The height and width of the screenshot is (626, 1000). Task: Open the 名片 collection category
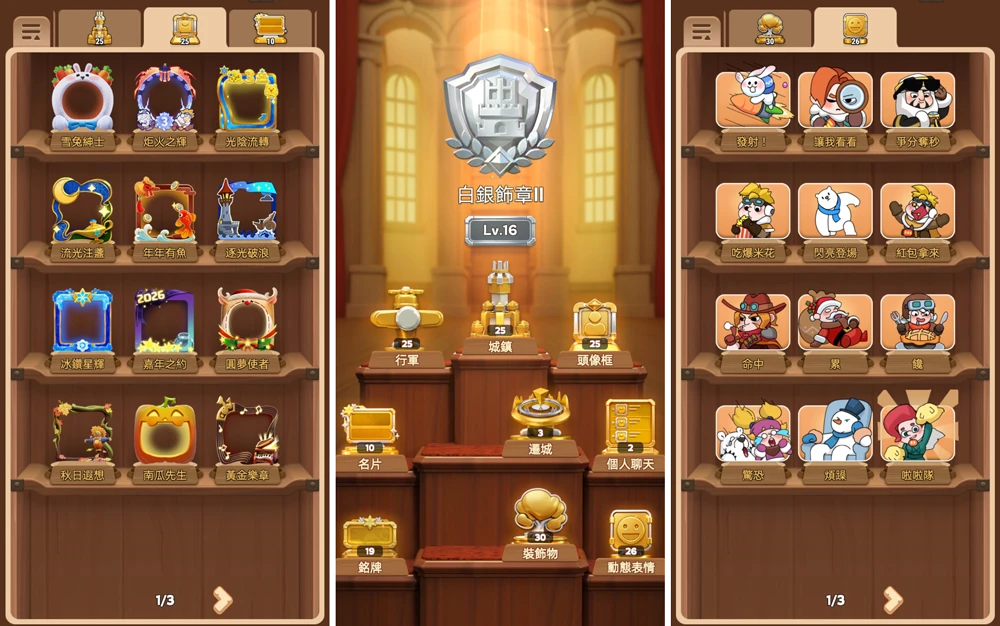point(369,433)
